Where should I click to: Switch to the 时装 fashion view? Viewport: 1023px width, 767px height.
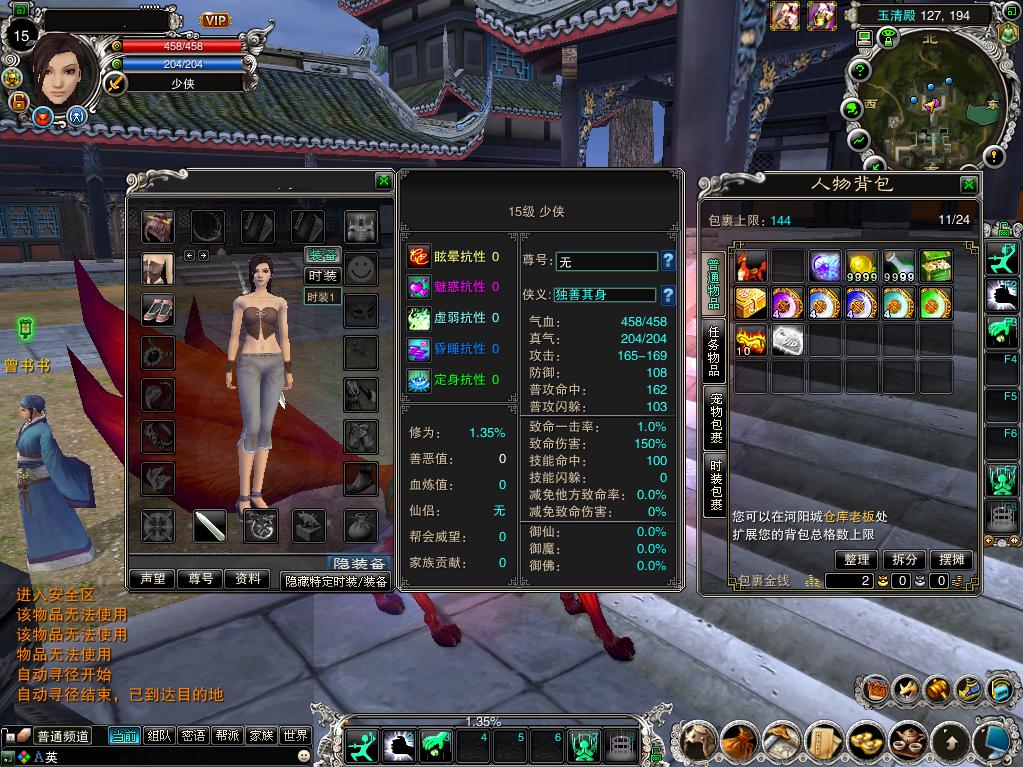pyautogui.click(x=322, y=275)
